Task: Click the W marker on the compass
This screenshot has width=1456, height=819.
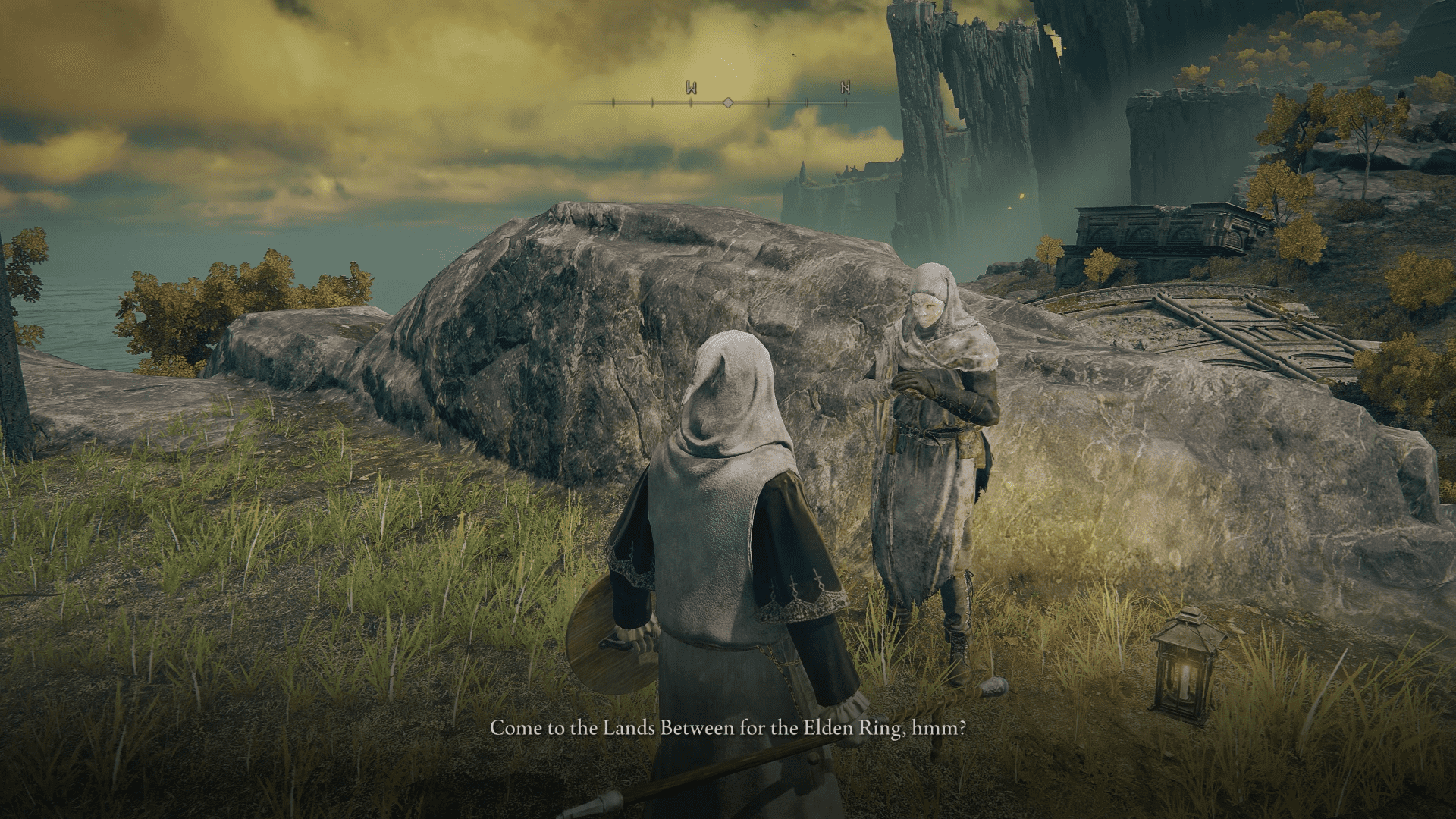Action: 691,87
